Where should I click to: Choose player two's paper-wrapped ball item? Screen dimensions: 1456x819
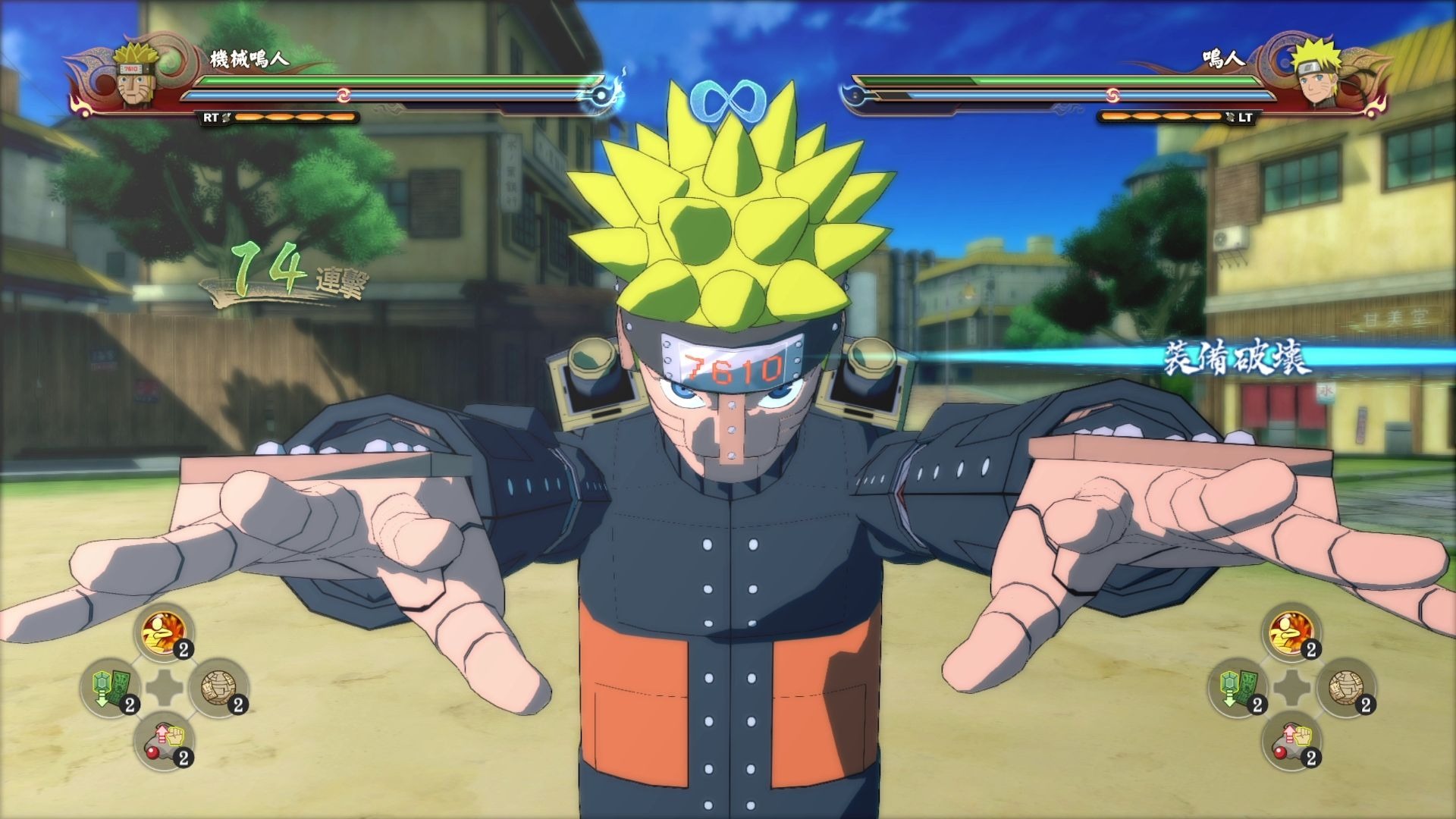point(1345,687)
